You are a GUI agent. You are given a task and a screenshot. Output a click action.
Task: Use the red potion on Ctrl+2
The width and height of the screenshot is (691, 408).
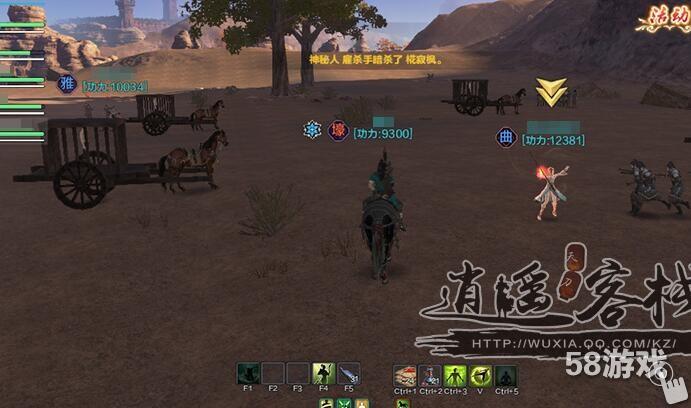coord(430,375)
